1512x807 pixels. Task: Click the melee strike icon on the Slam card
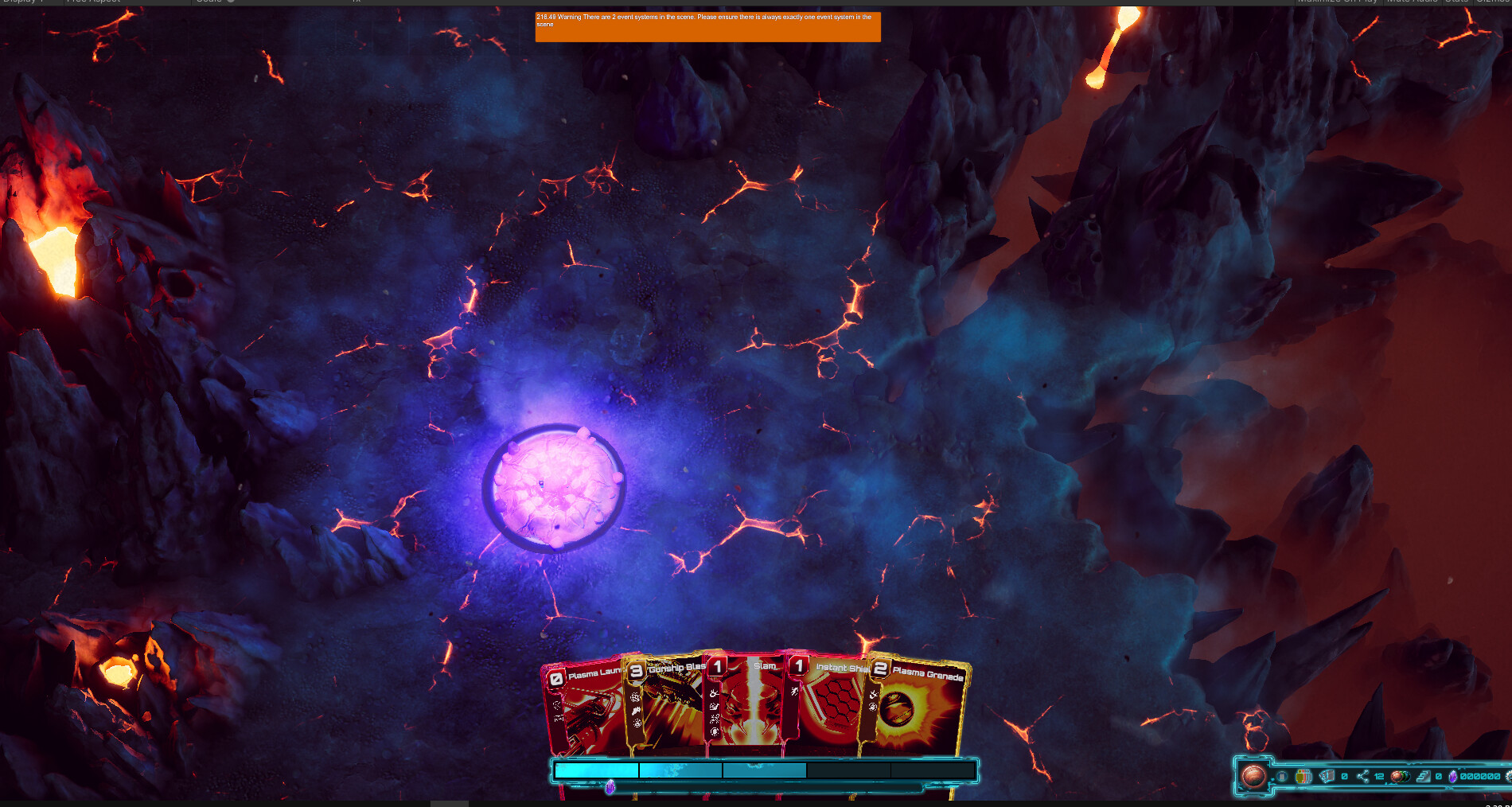click(714, 693)
